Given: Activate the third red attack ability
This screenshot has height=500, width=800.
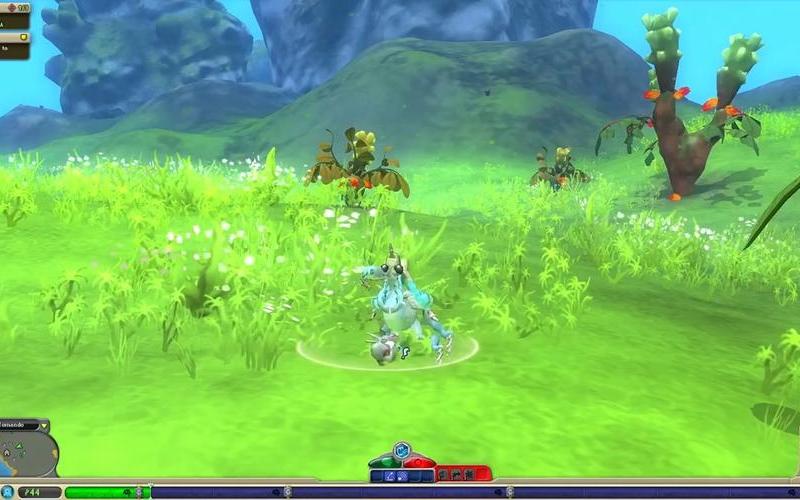Looking at the screenshot, I should click(x=469, y=475).
